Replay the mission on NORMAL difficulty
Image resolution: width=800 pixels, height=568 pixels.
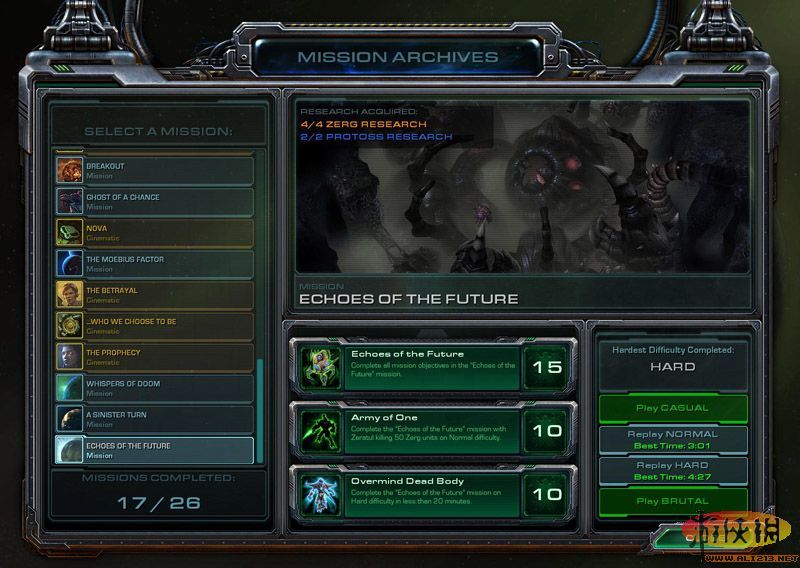(x=672, y=439)
